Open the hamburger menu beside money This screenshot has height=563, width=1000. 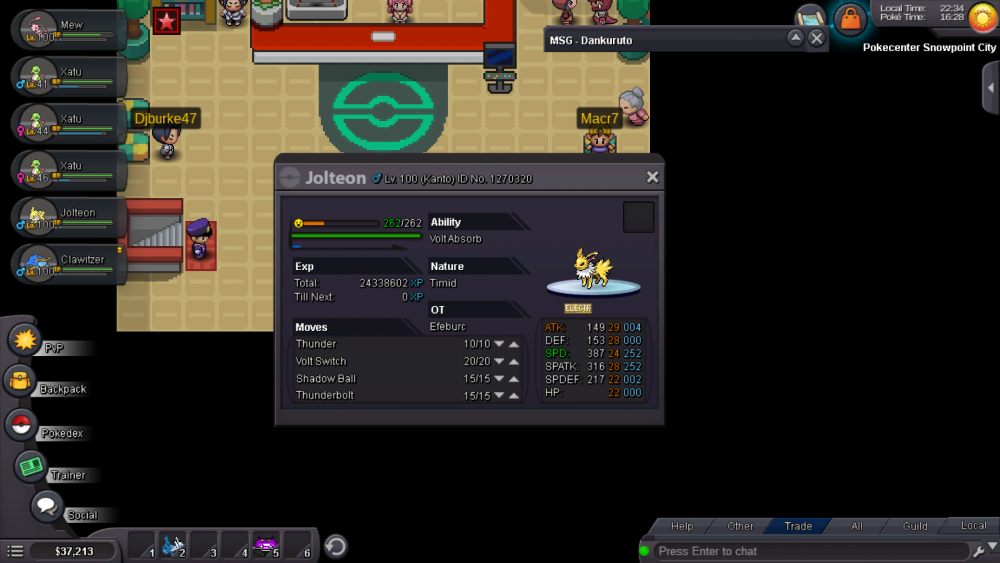15,551
